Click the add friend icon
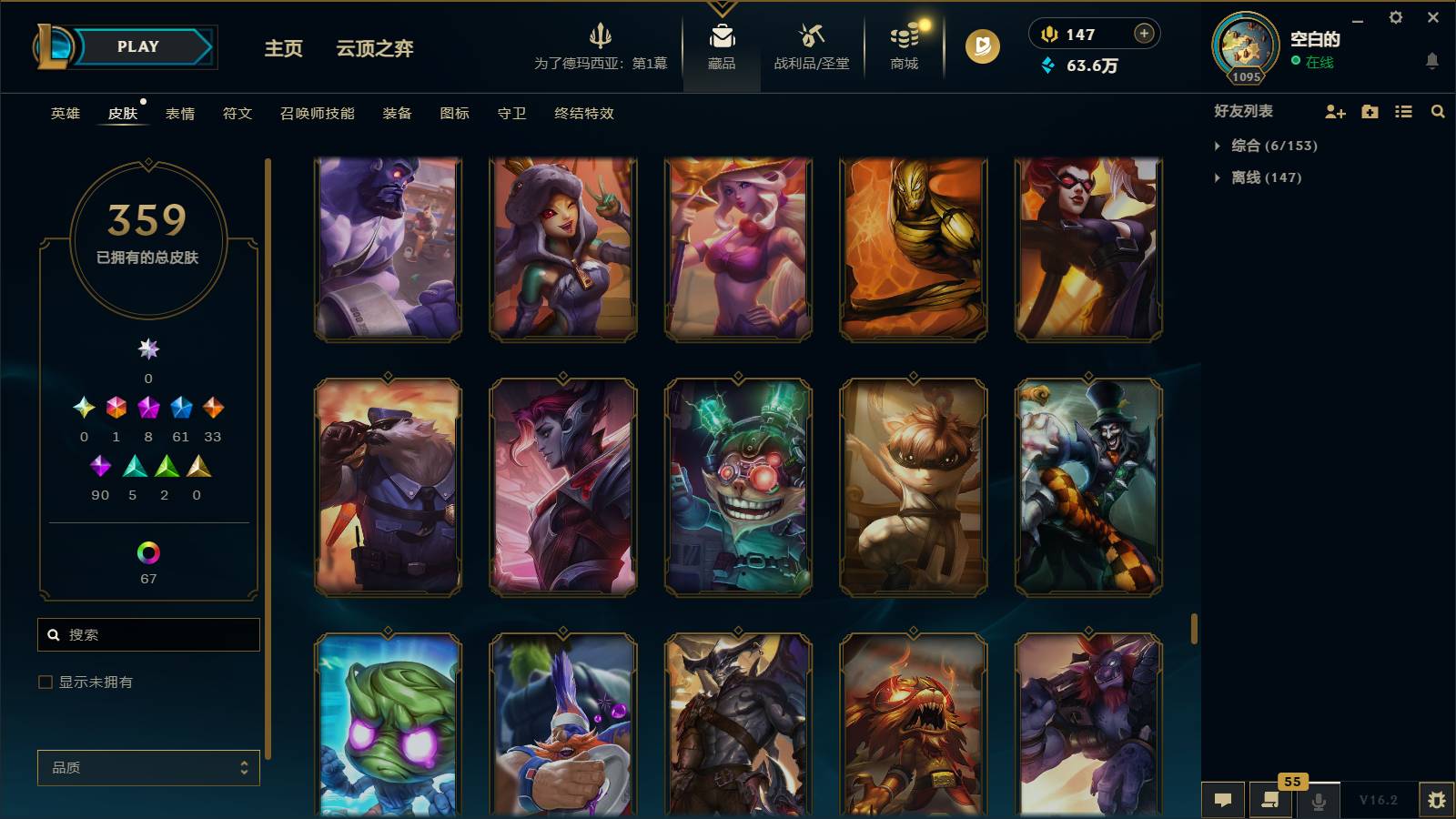The image size is (1456, 819). [1334, 111]
